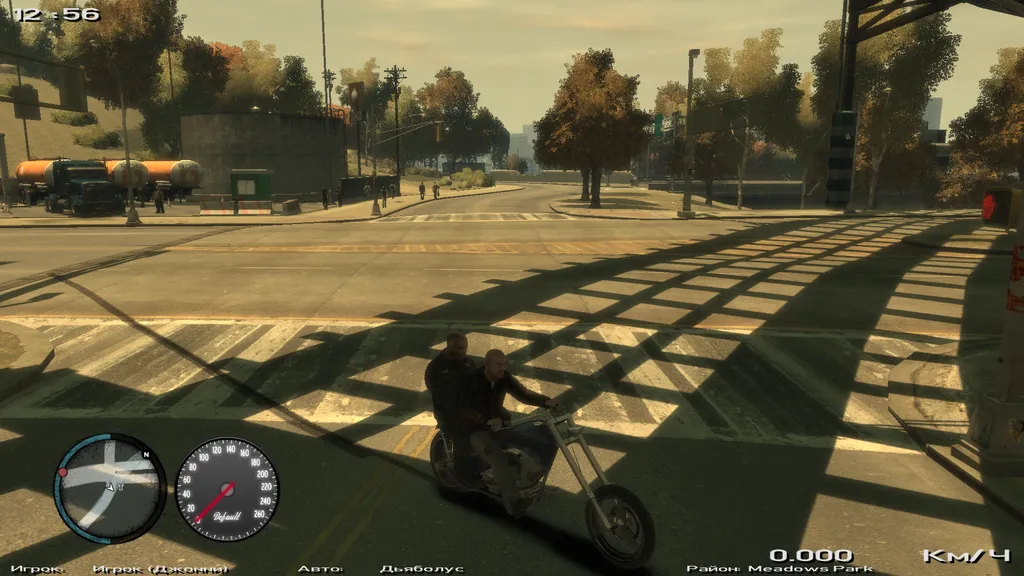The height and width of the screenshot is (576, 1024).
Task: Select the red blip on the minimap edge
Action: tap(63, 472)
